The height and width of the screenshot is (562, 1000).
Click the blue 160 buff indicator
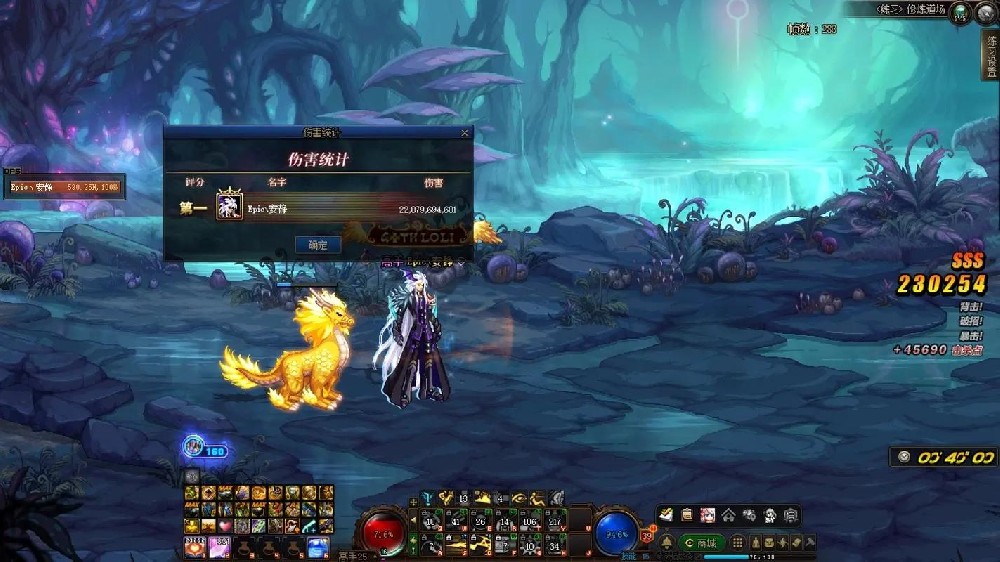point(203,449)
